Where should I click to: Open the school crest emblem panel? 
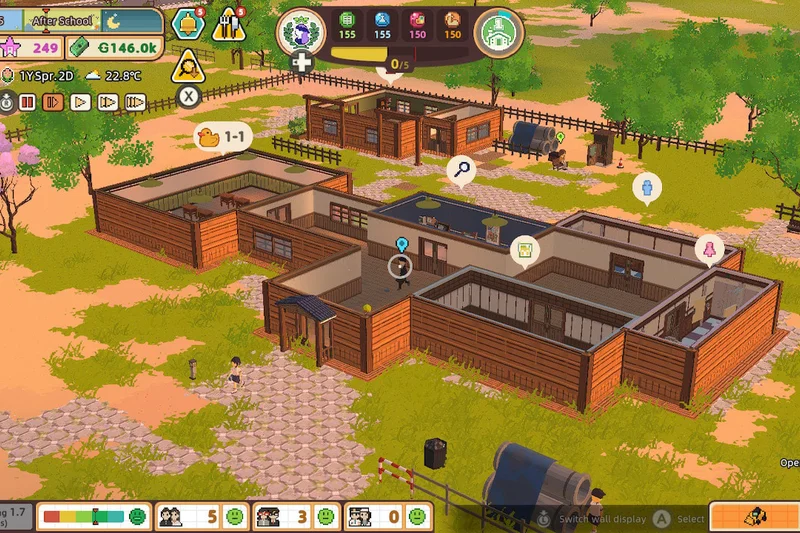300,31
